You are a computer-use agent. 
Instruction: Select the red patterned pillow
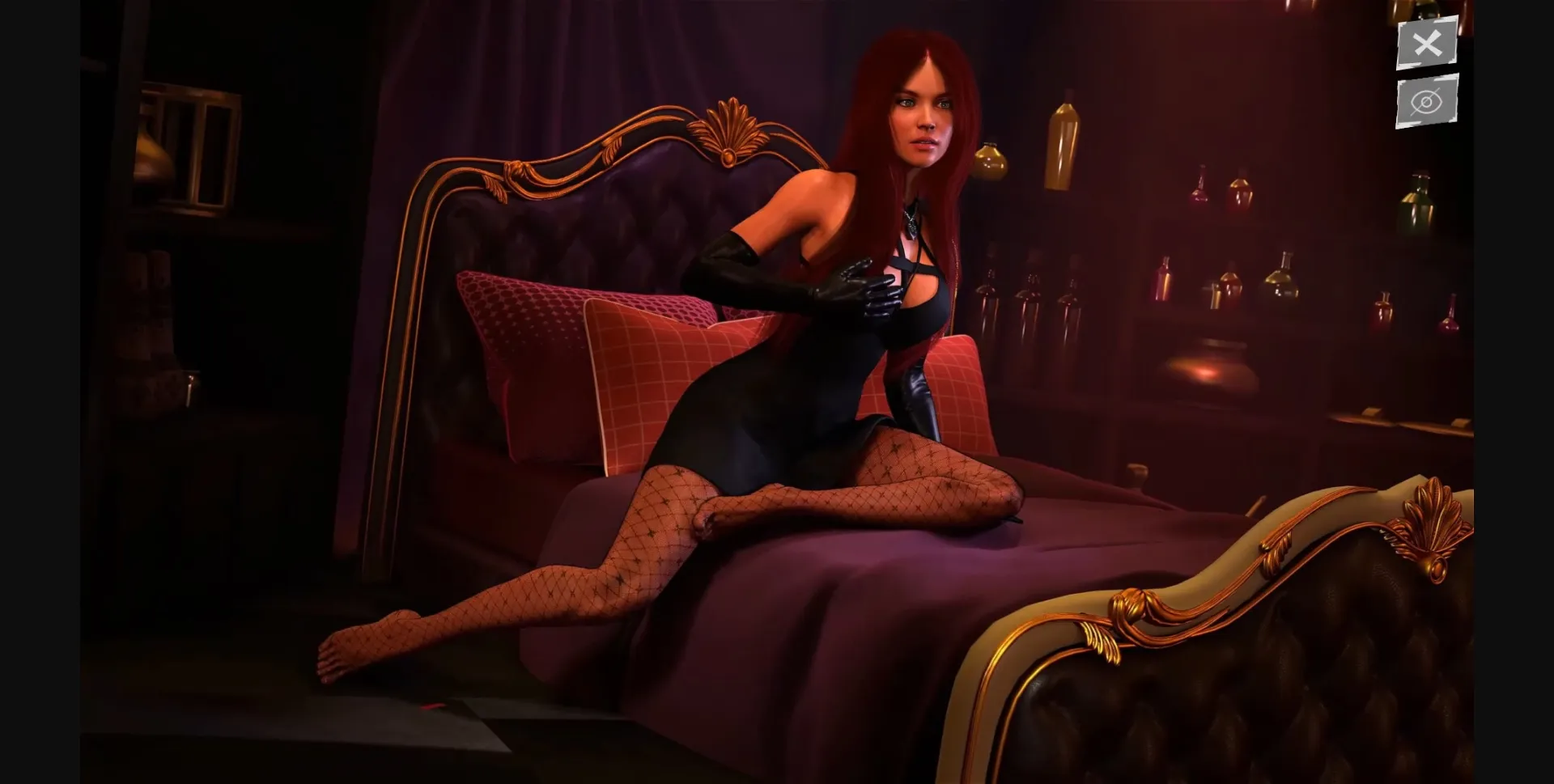coord(550,340)
